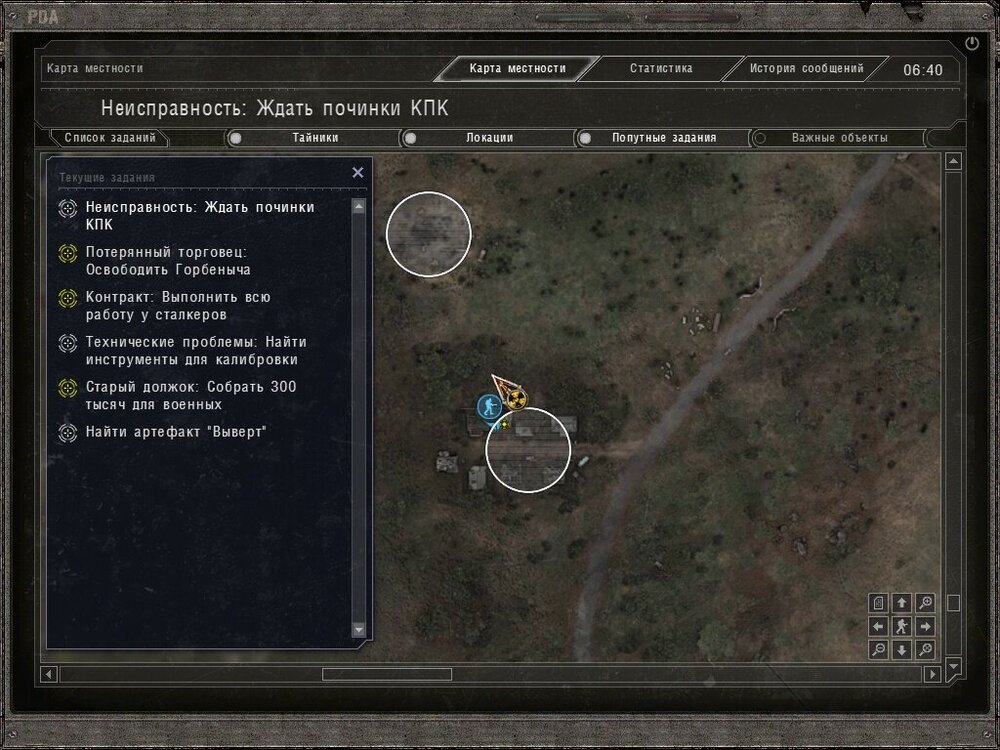Click the Список заданий button
This screenshot has width=1000, height=750.
pos(110,138)
